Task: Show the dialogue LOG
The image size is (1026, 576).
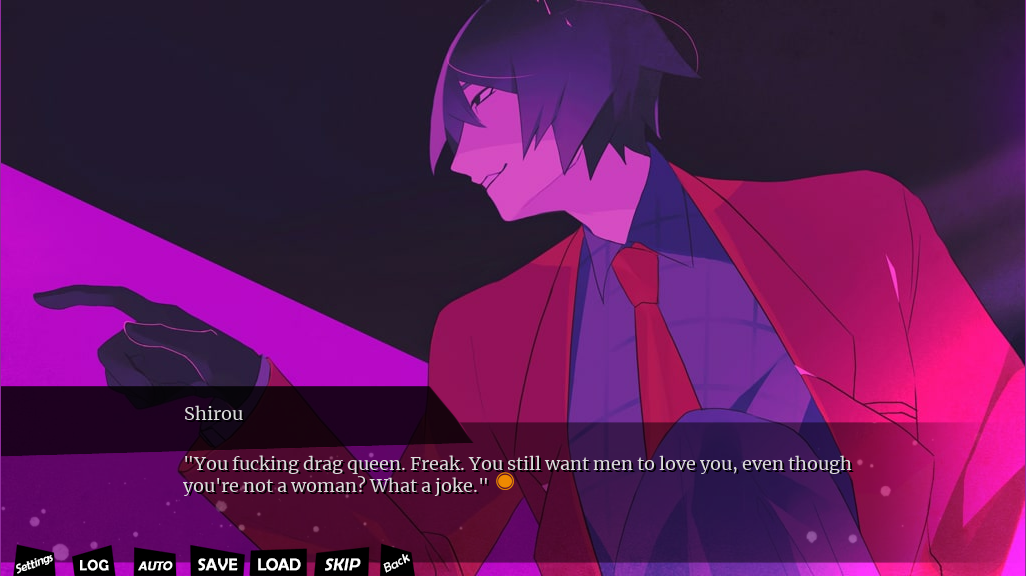Action: coord(93,565)
